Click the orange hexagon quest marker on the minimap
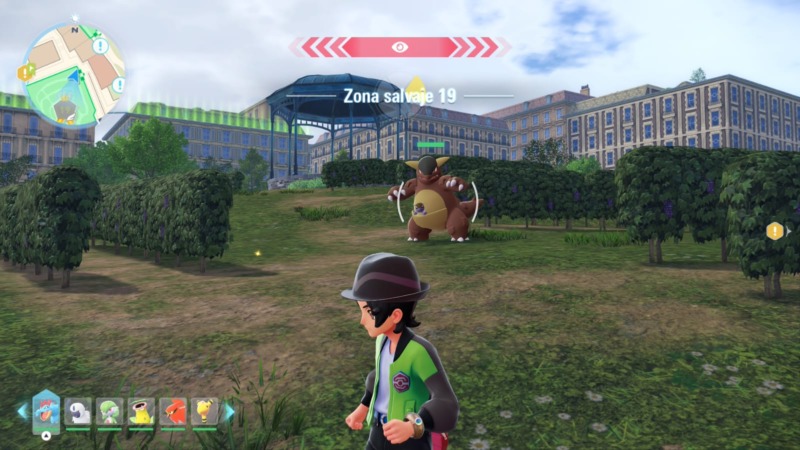 (x=25, y=72)
